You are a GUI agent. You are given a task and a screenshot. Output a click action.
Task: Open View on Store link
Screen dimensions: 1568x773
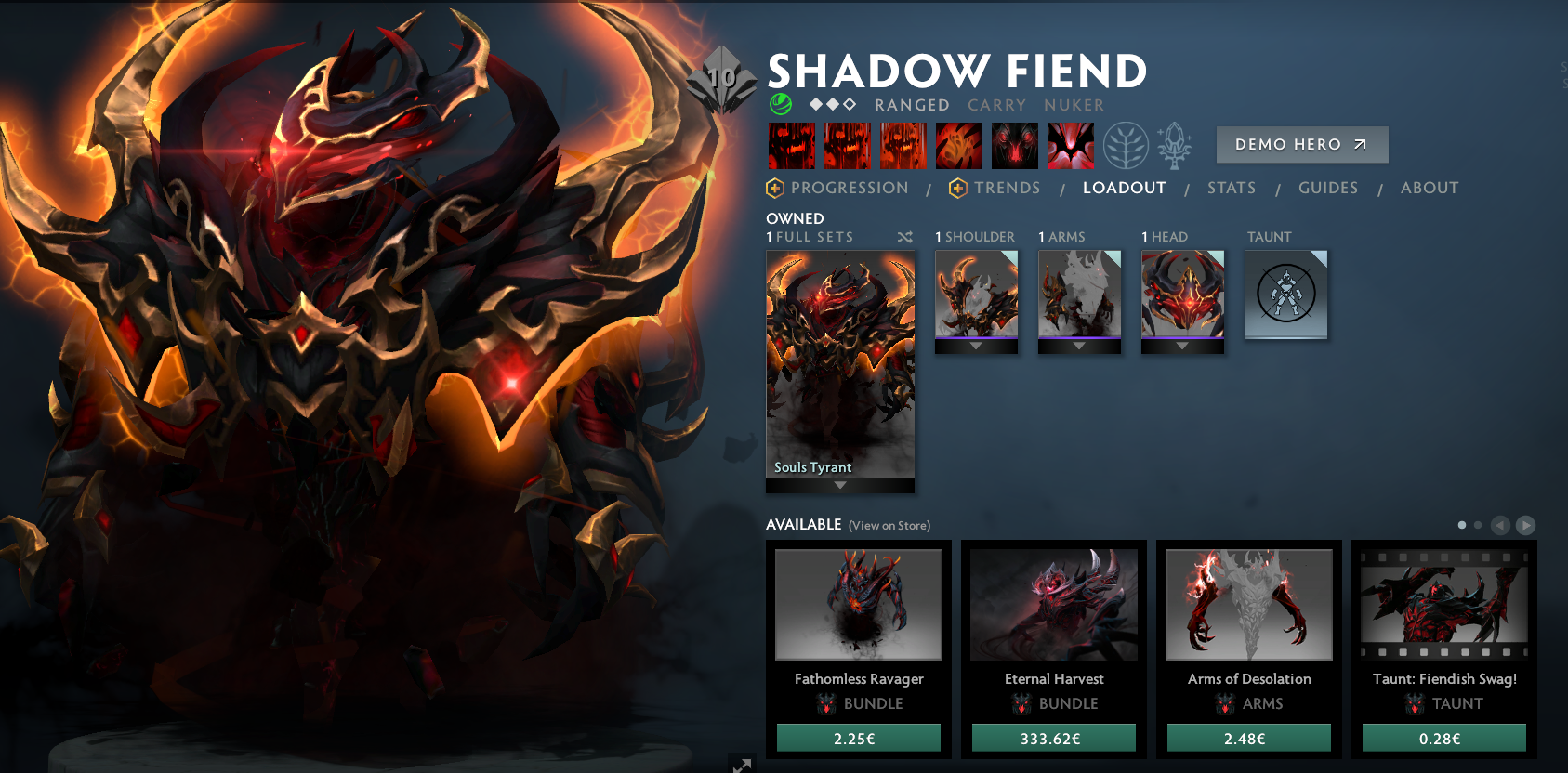tap(888, 525)
